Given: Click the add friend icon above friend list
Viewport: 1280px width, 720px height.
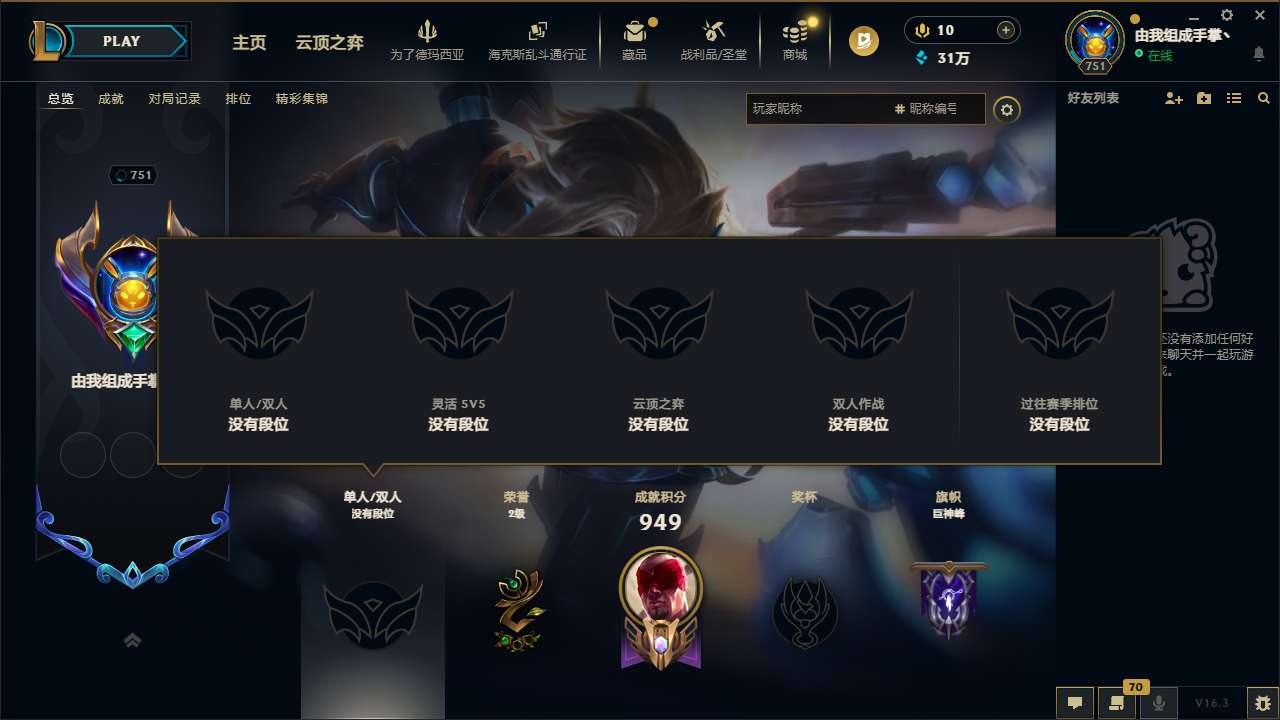Looking at the screenshot, I should coord(1172,97).
